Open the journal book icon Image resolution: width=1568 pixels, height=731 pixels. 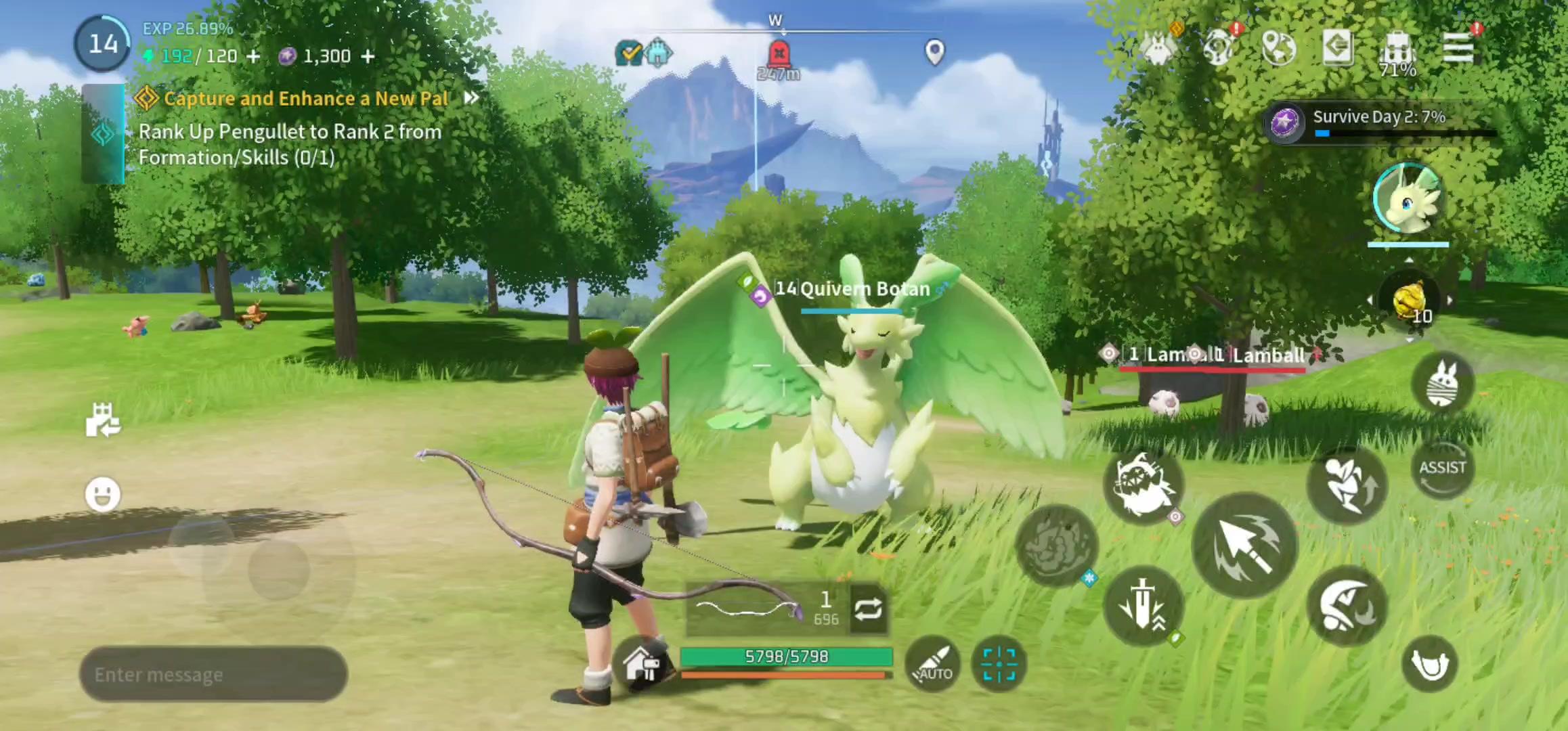point(1338,47)
